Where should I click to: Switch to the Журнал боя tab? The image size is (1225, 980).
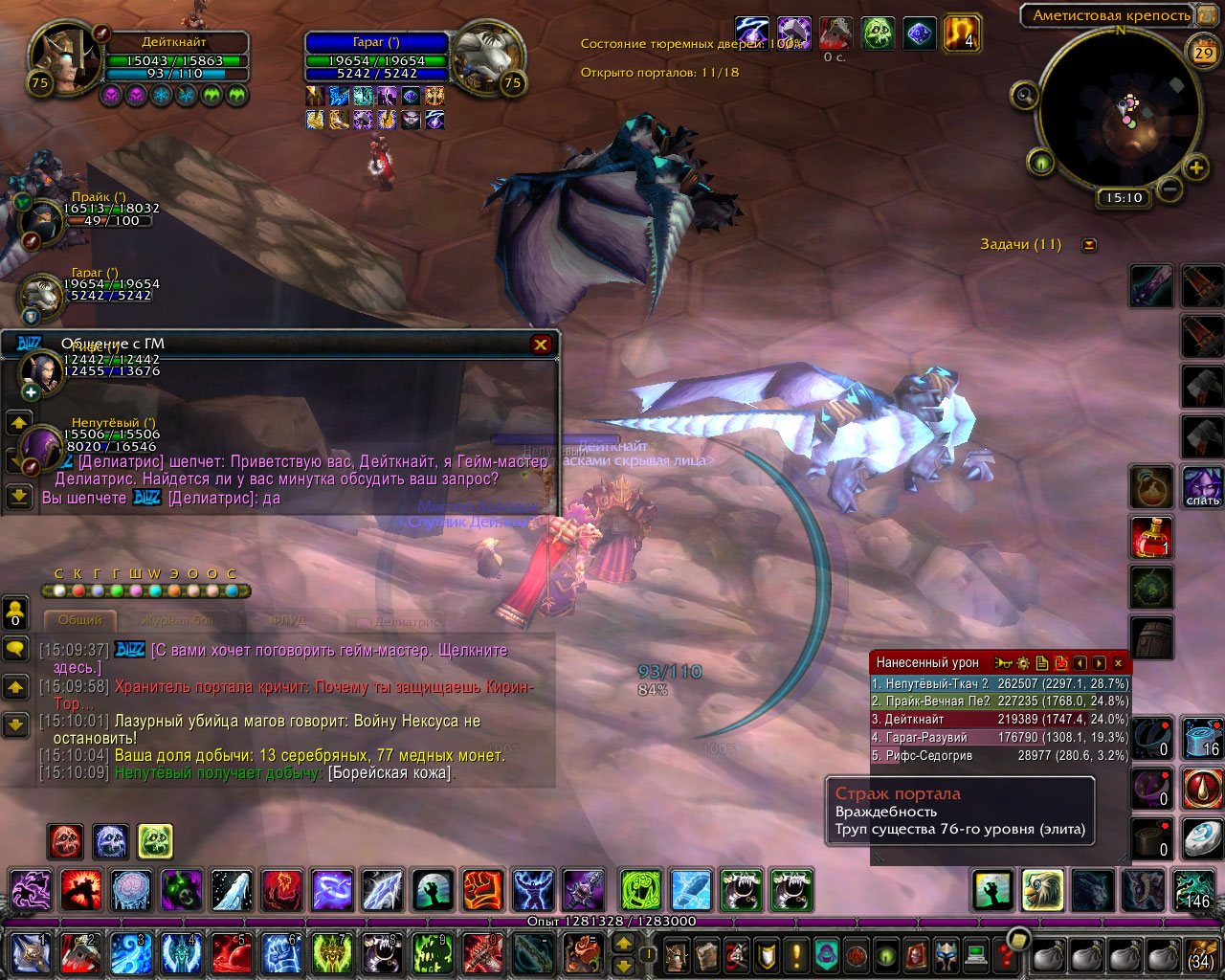tap(178, 620)
